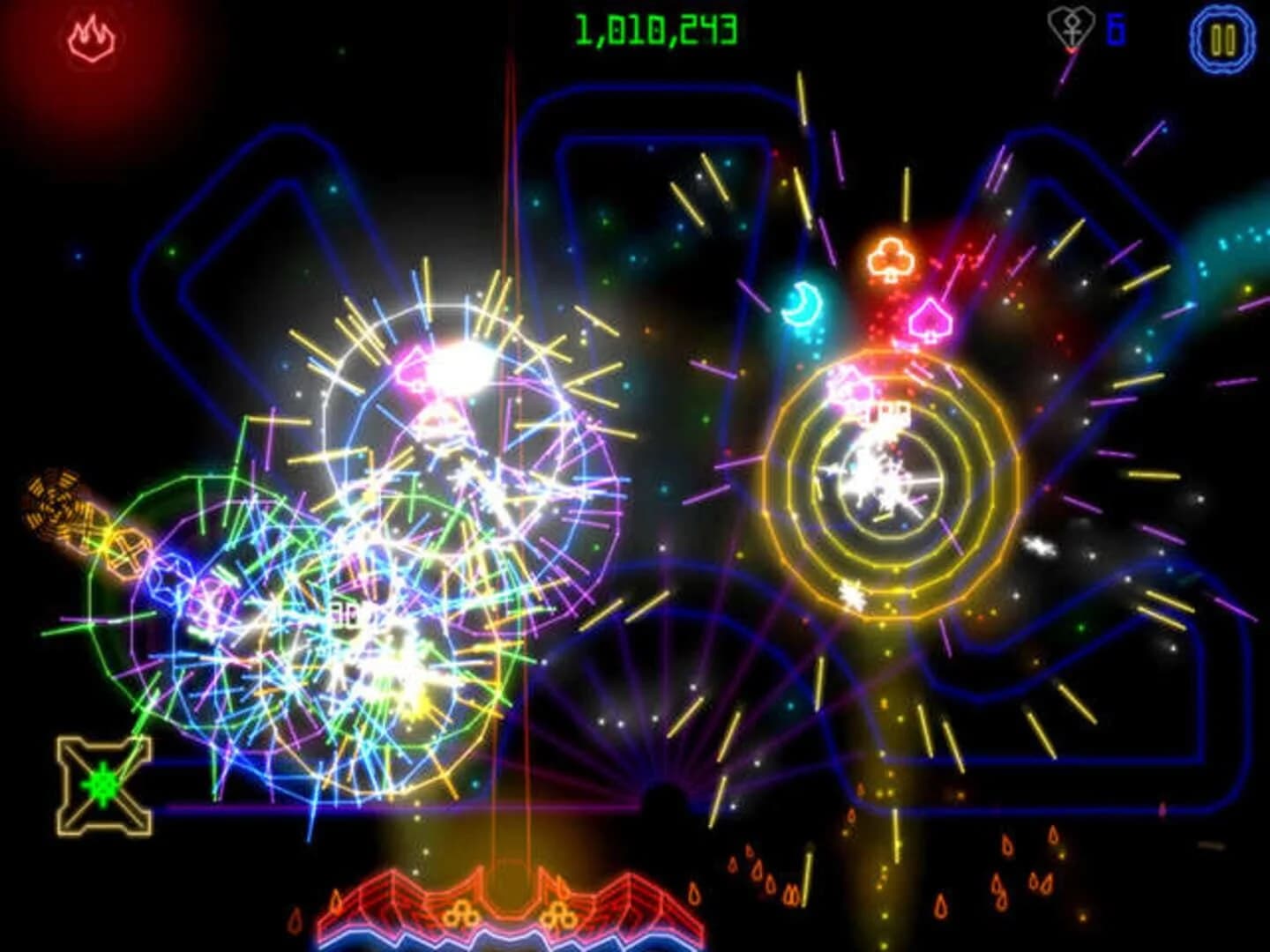Select the left clover cluster on the ship
Screen dimensions: 1270x952
460,915
